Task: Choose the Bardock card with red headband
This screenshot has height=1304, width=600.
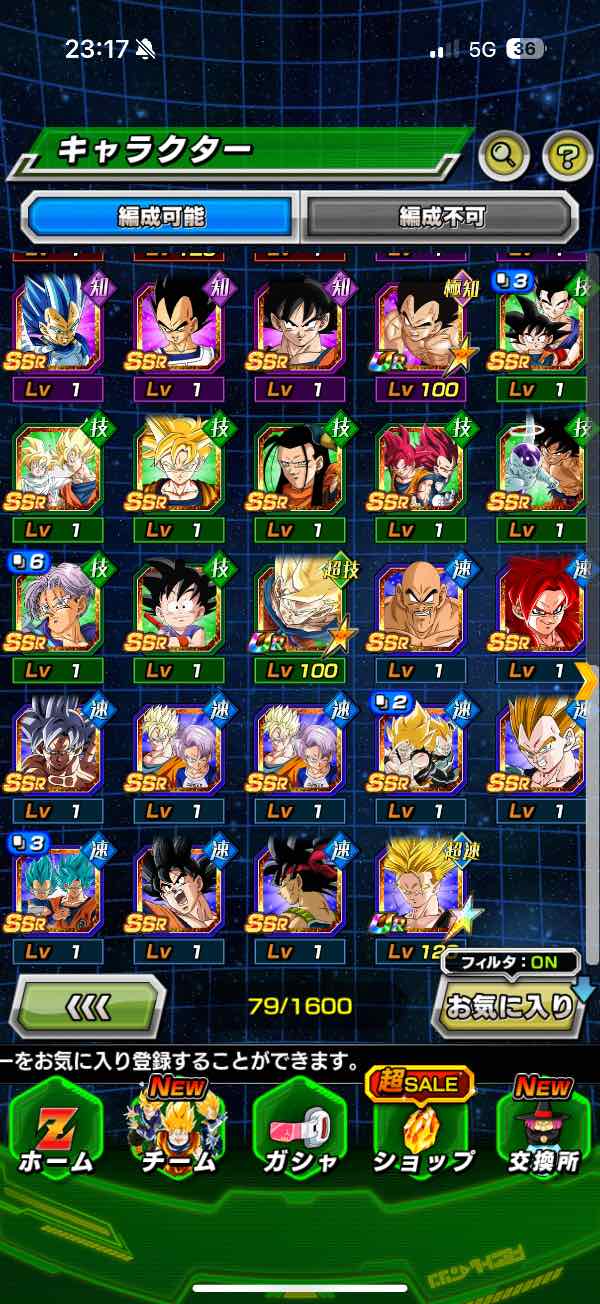Action: pos(300,888)
